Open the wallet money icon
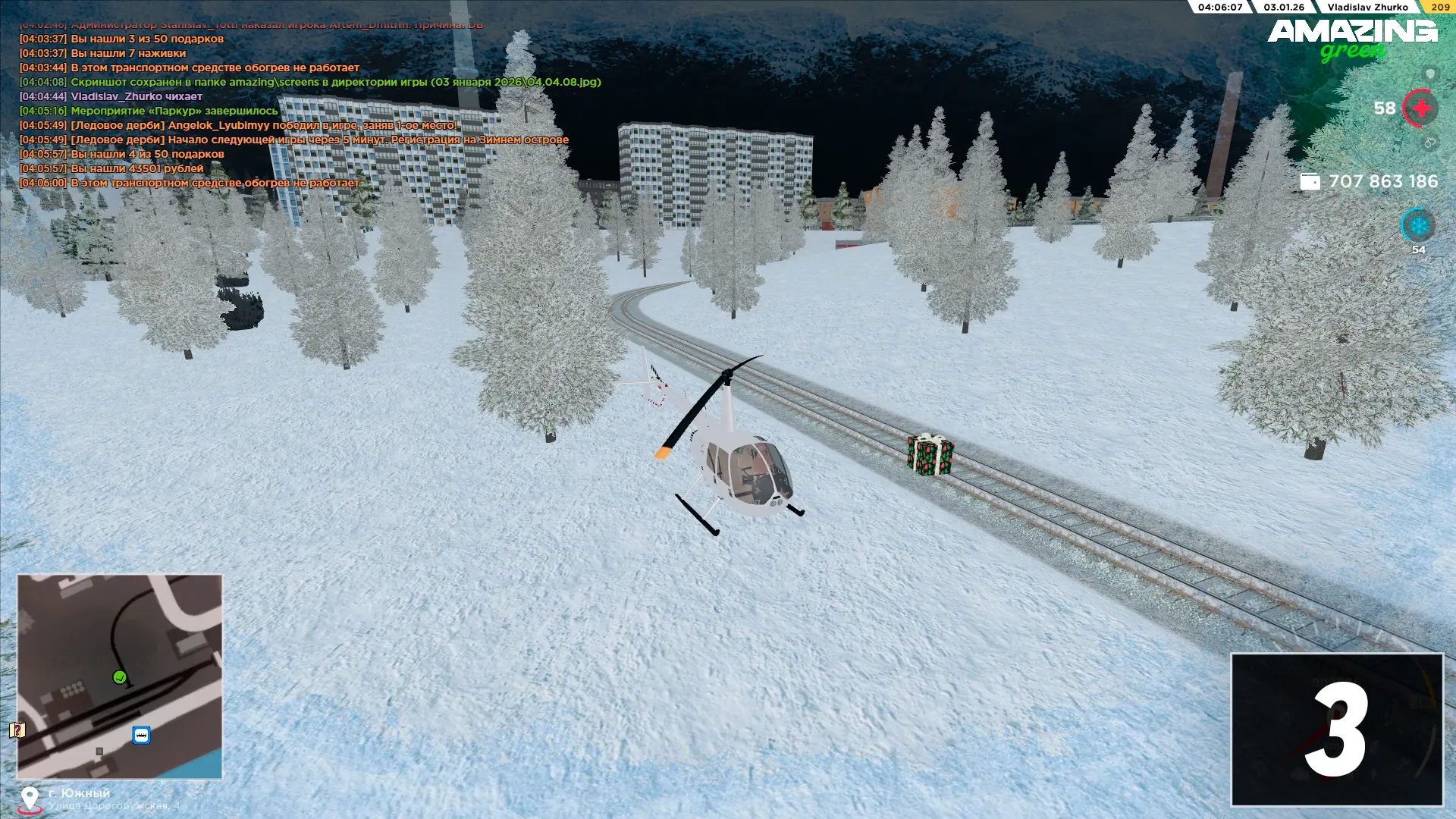This screenshot has height=819, width=1456. pyautogui.click(x=1310, y=182)
